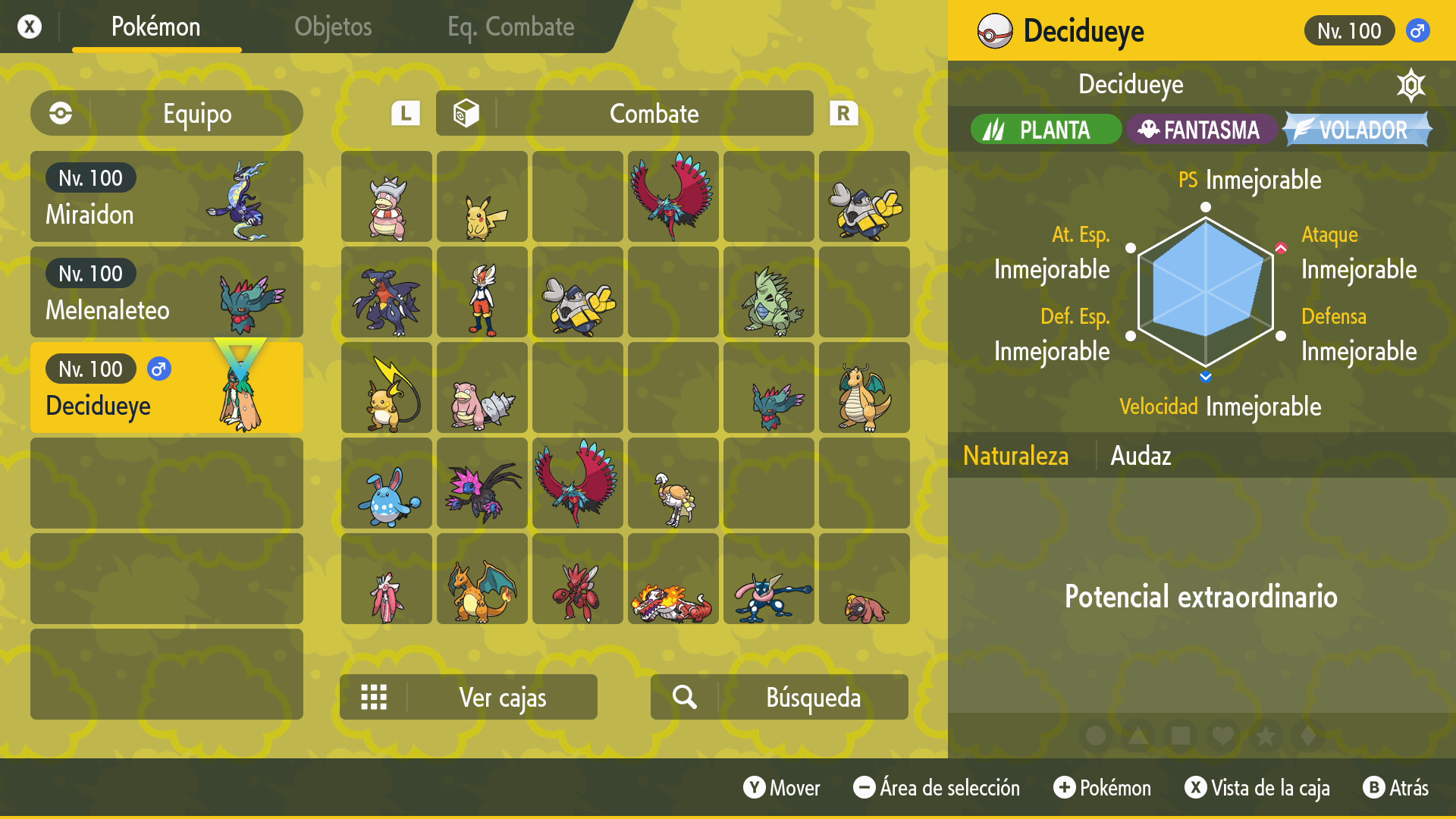This screenshot has width=1456, height=819.
Task: Select the Charizard box slot
Action: click(x=482, y=579)
